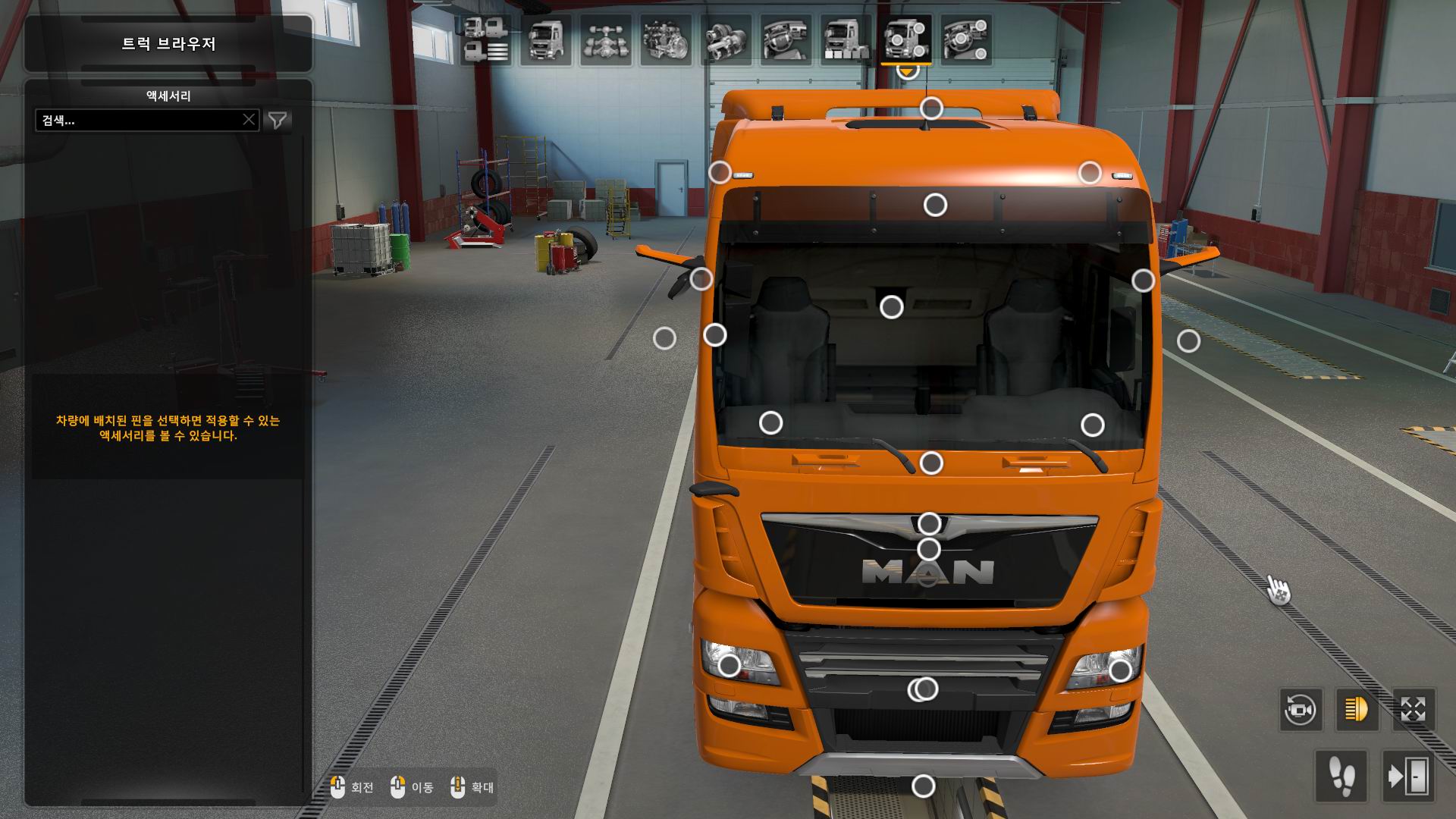Open the truck configuration overview tab
Image resolution: width=1456 pixels, height=819 pixels.
[x=485, y=40]
